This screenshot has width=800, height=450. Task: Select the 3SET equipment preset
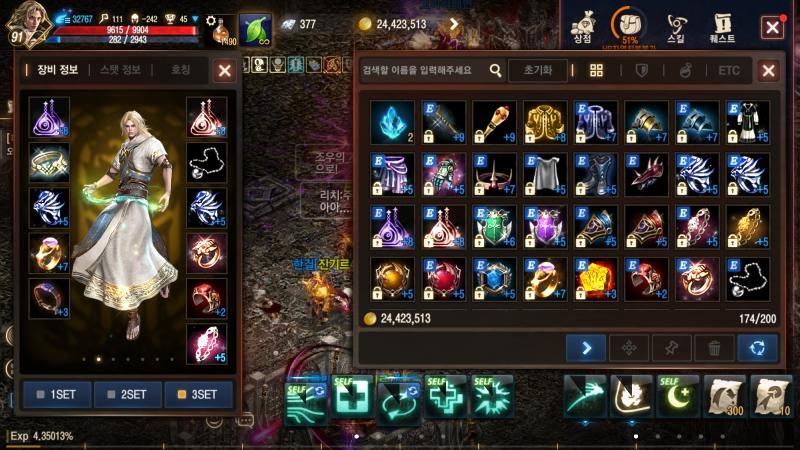pos(198,395)
